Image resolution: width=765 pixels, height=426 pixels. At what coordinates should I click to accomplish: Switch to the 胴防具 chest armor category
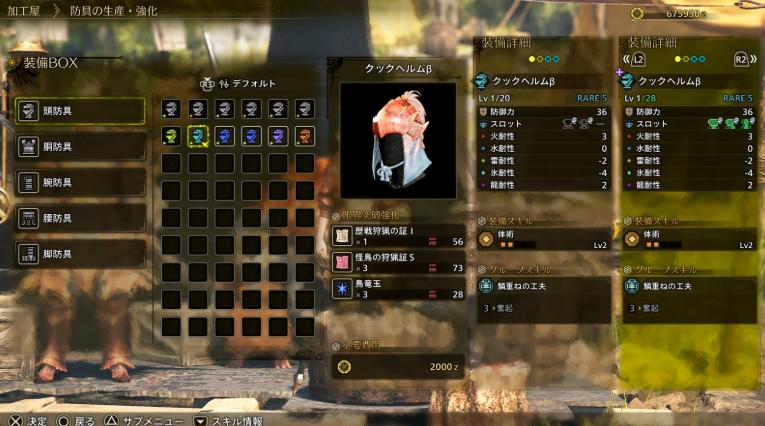point(80,147)
